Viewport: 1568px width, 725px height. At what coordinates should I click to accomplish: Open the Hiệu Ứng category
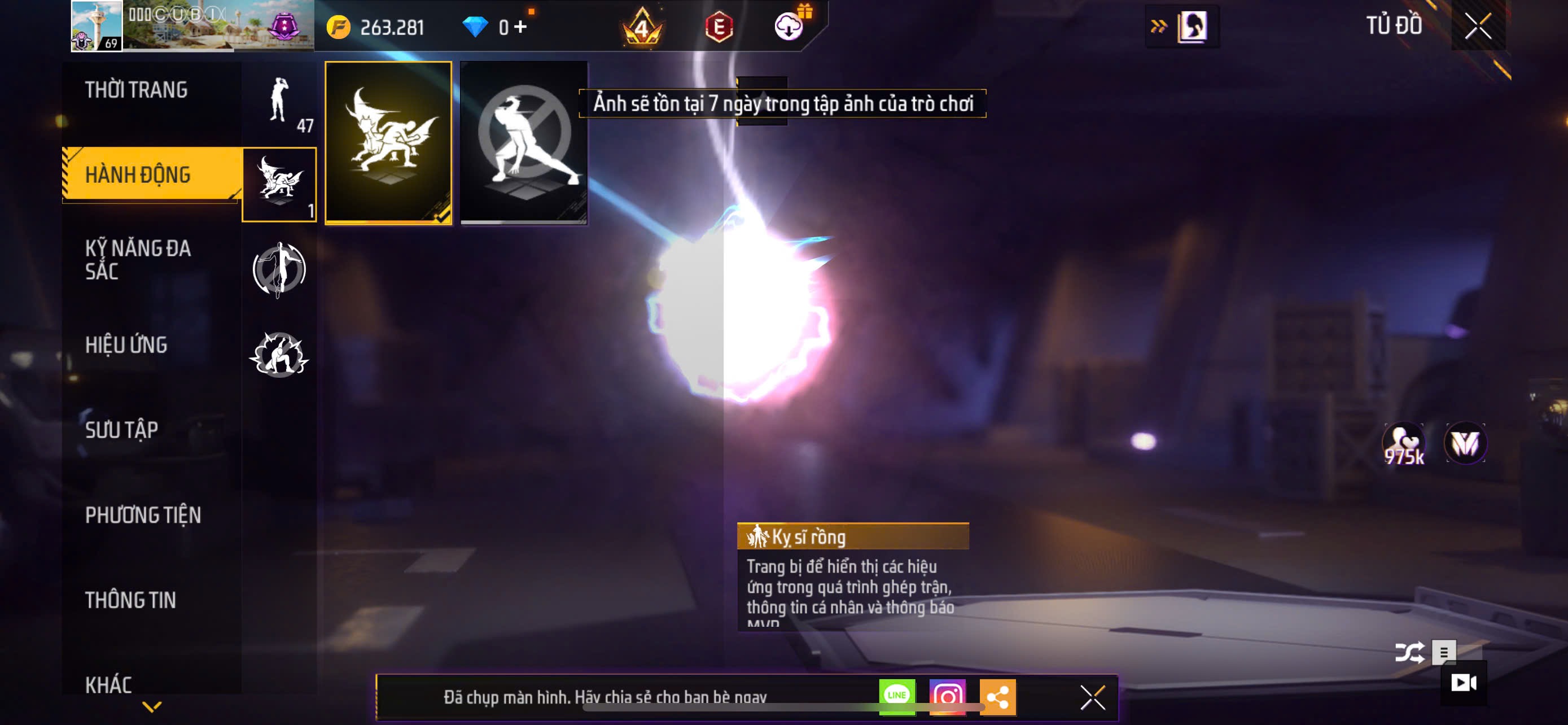[126, 344]
